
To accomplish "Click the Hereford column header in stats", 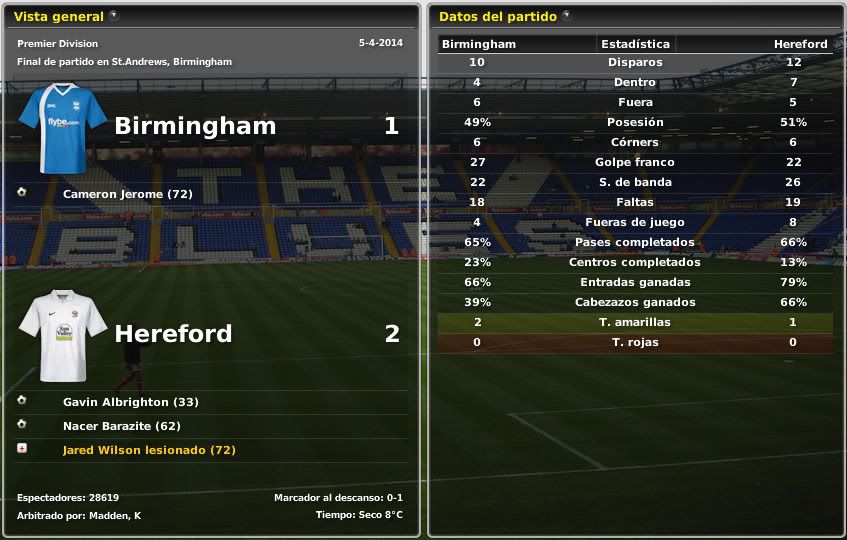I will click(800, 44).
